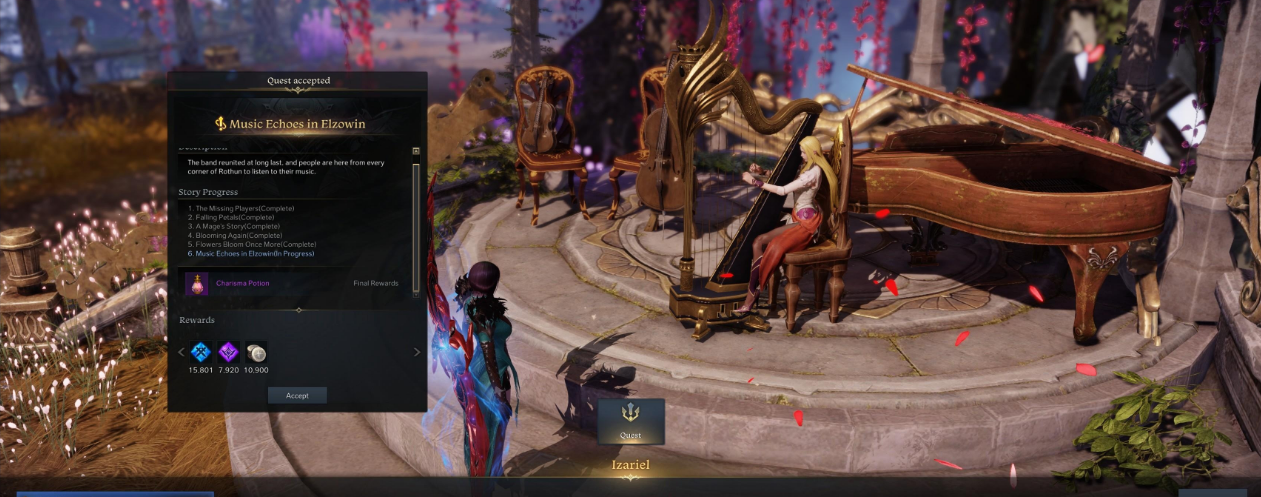Image resolution: width=1261 pixels, height=497 pixels.
Task: Select the Charisma Potion final reward icon
Action: [197, 283]
